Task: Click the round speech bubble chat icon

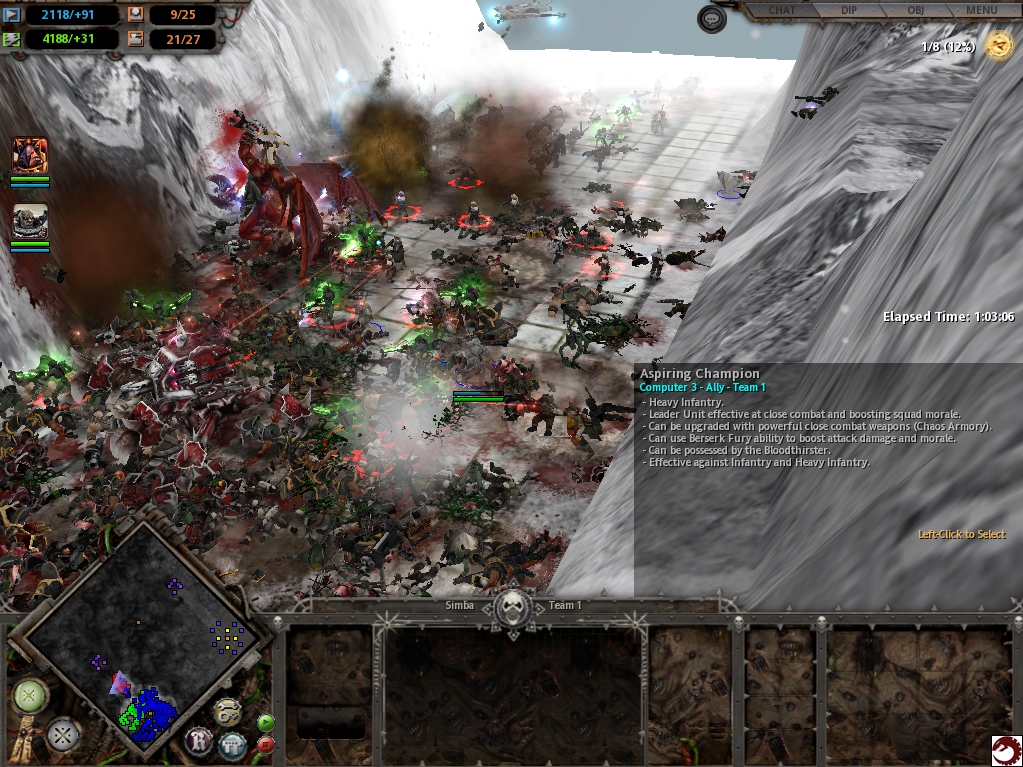Action: [x=712, y=19]
